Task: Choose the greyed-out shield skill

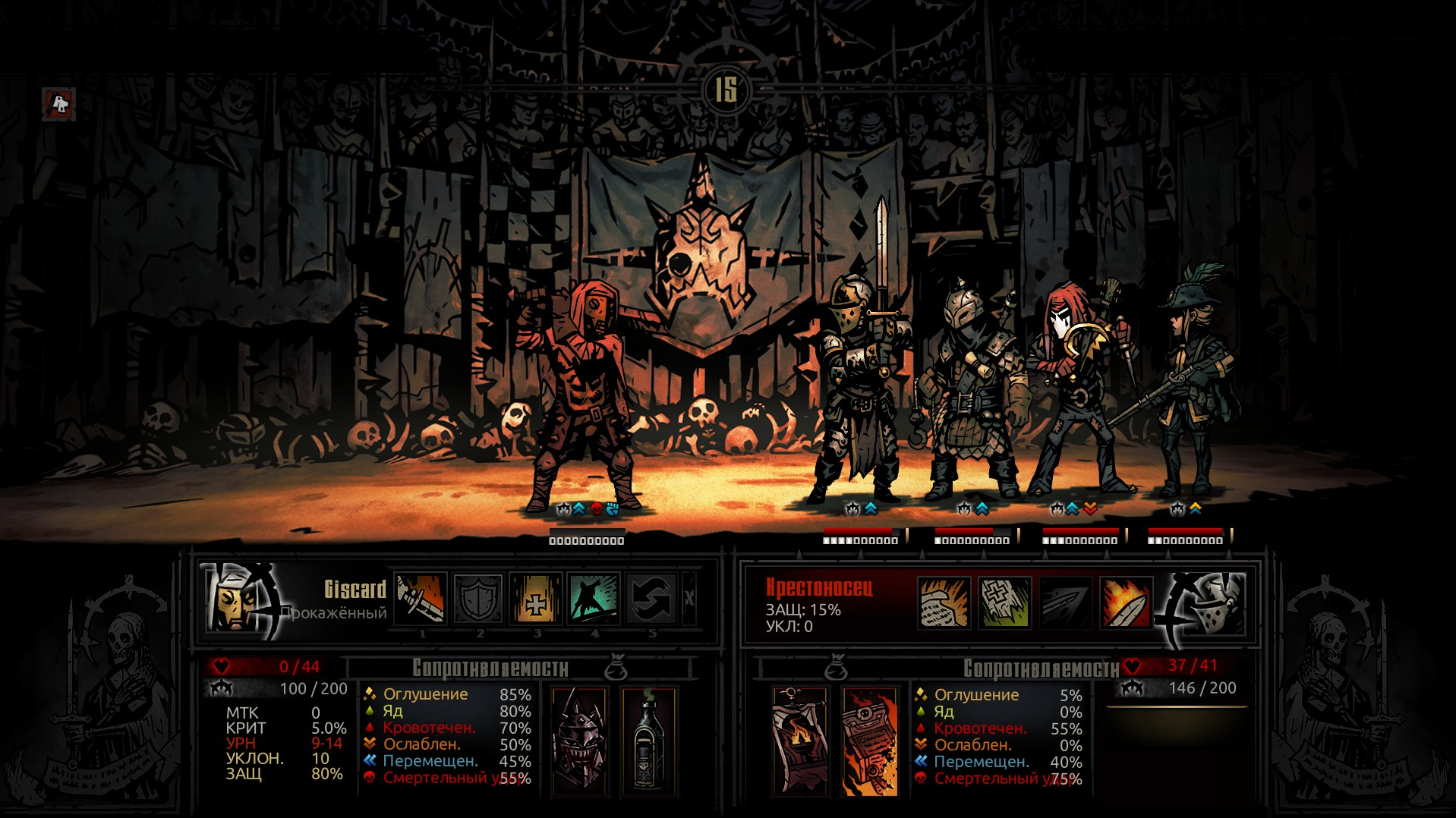Action: click(x=478, y=599)
